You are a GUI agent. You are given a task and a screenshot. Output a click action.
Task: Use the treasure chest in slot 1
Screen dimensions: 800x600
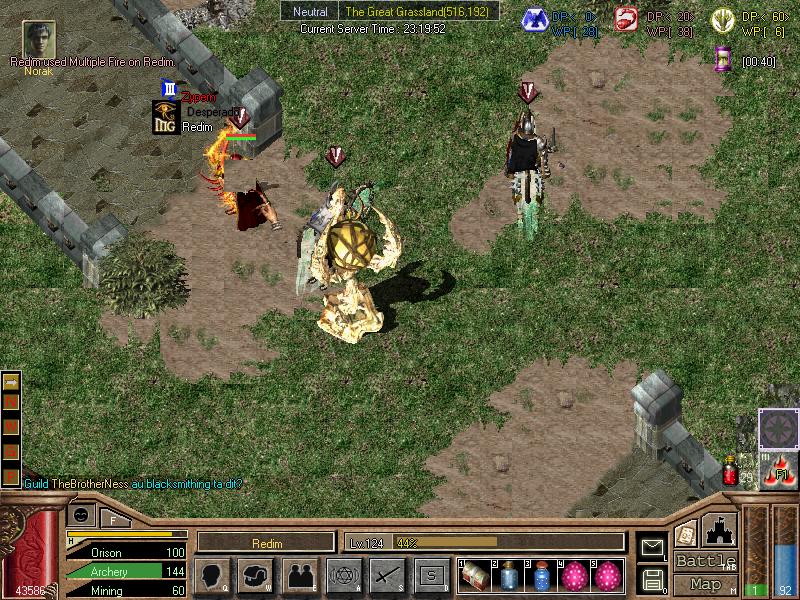click(473, 575)
